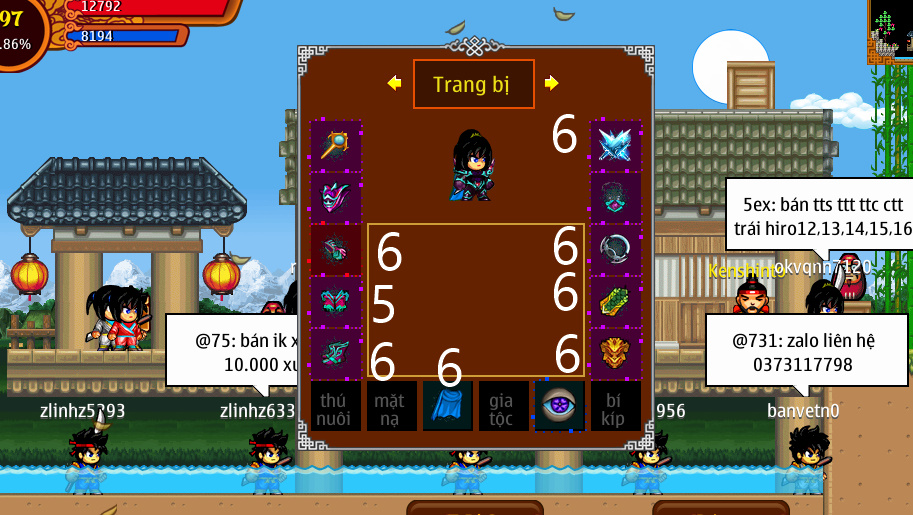
Task: Open the mặt nạ mask slot
Action: tap(392, 406)
